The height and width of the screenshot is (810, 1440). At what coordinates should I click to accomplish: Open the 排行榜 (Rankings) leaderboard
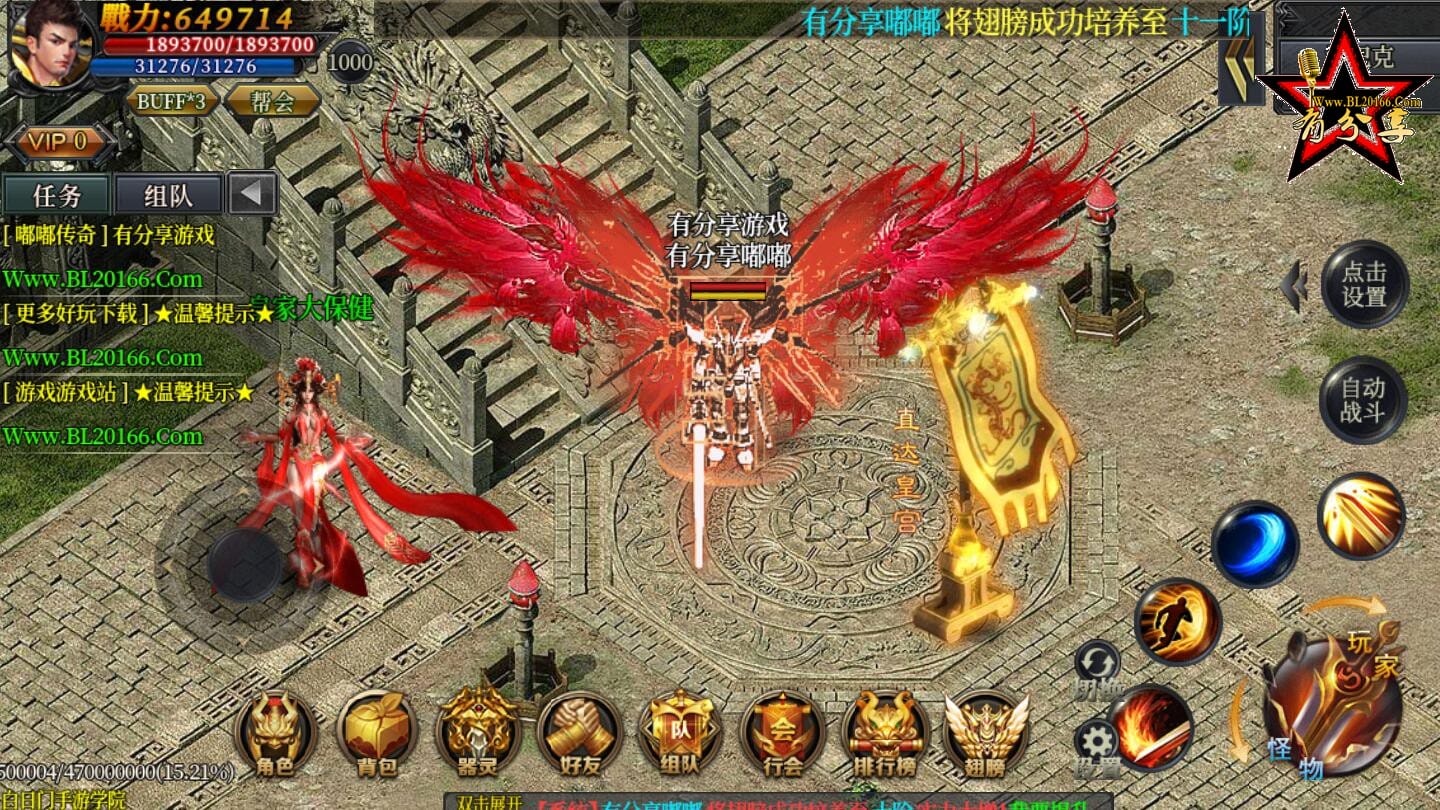coord(880,735)
